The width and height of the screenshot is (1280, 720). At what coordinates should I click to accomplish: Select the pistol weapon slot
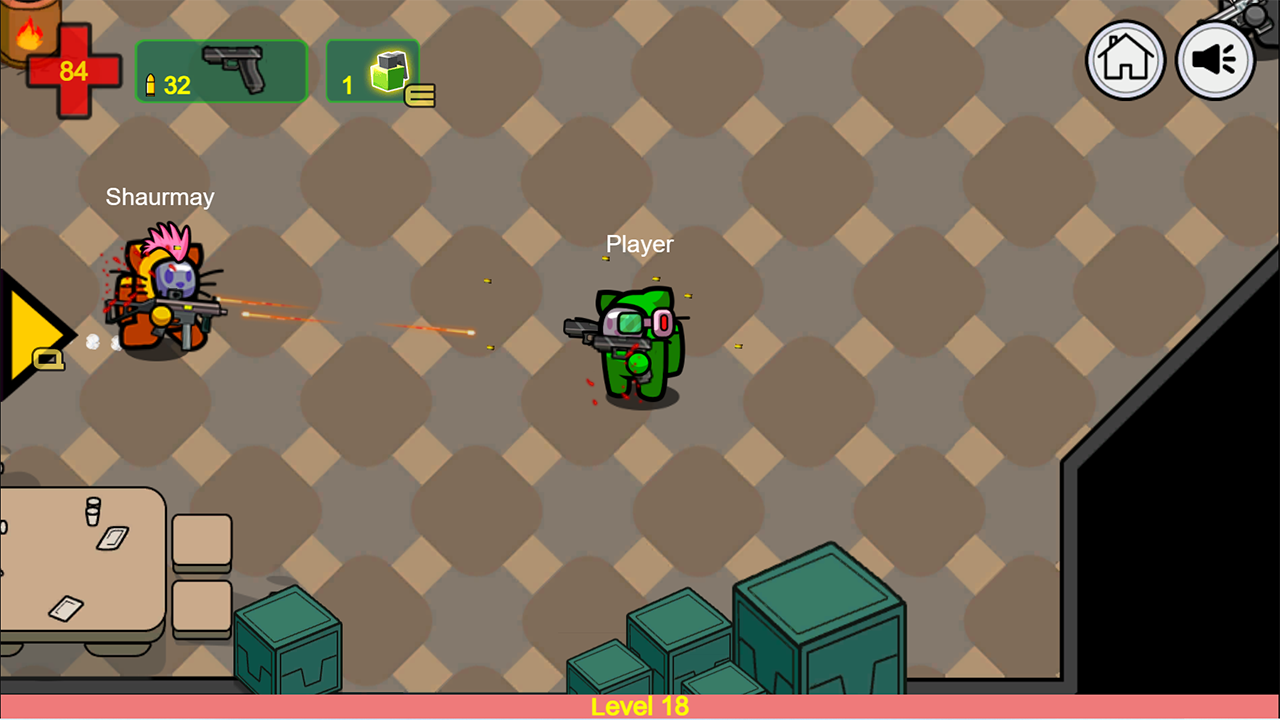point(220,70)
